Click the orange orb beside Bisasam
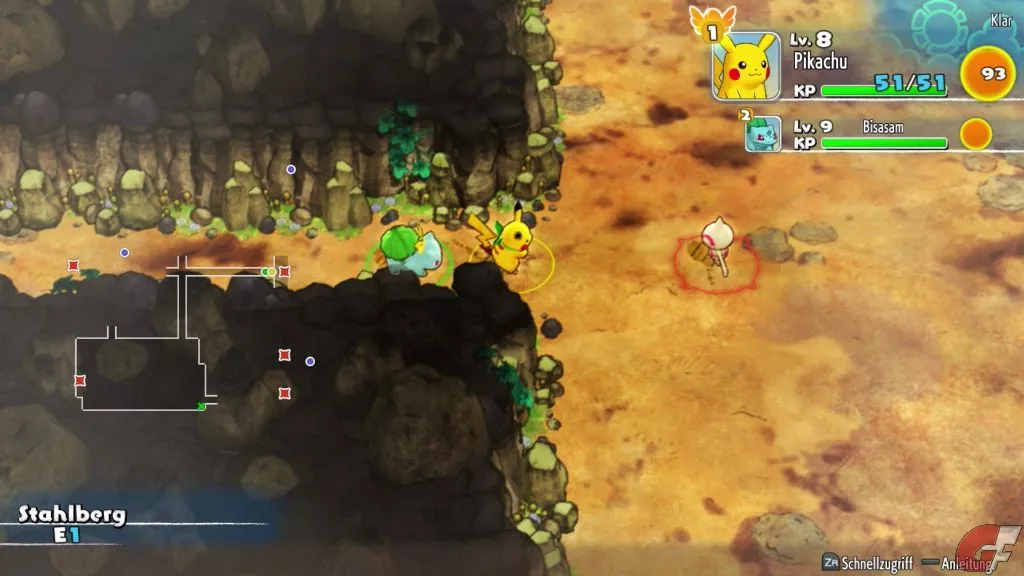Image resolution: width=1024 pixels, height=576 pixels. click(975, 133)
